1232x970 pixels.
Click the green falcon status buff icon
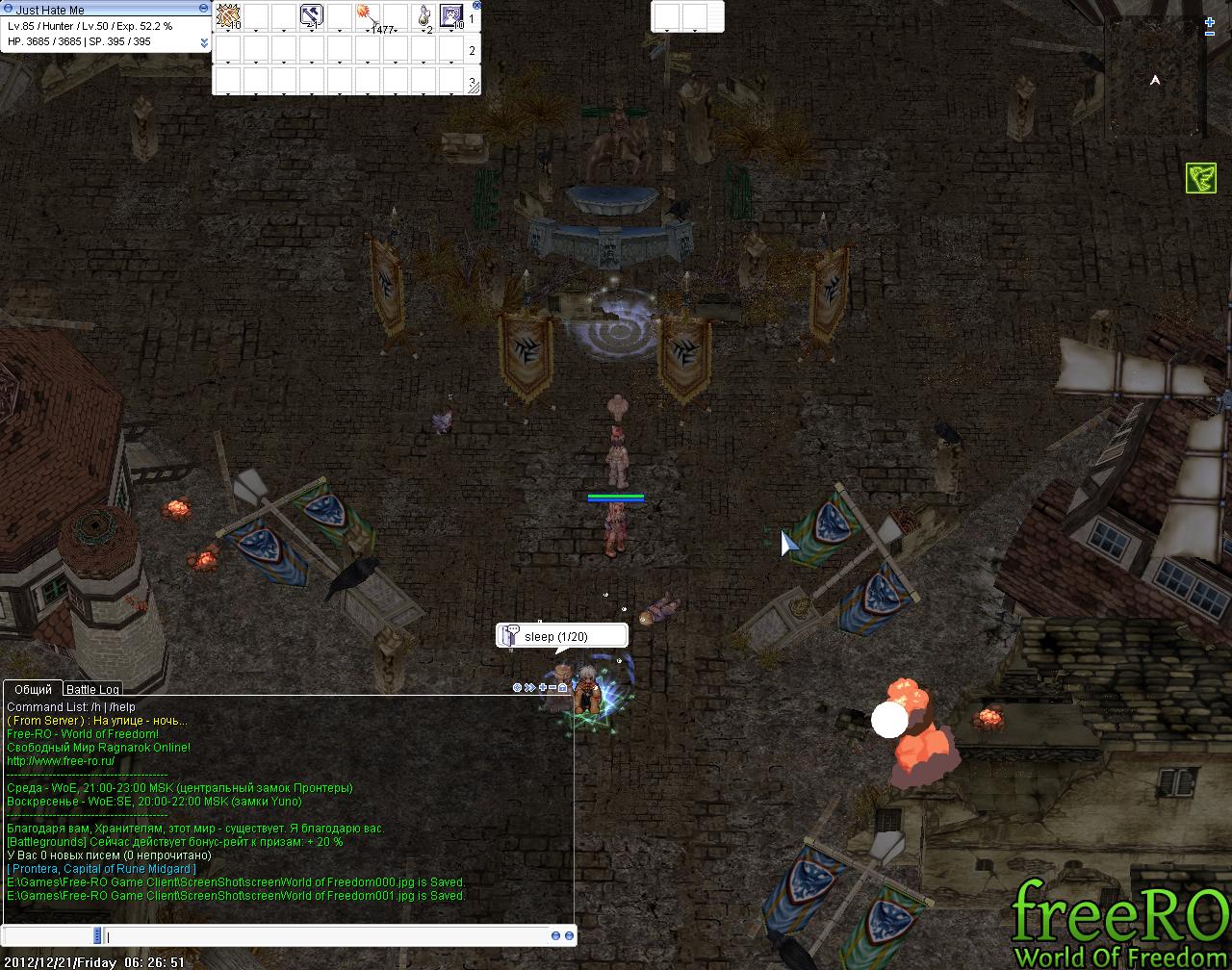coord(1200,178)
